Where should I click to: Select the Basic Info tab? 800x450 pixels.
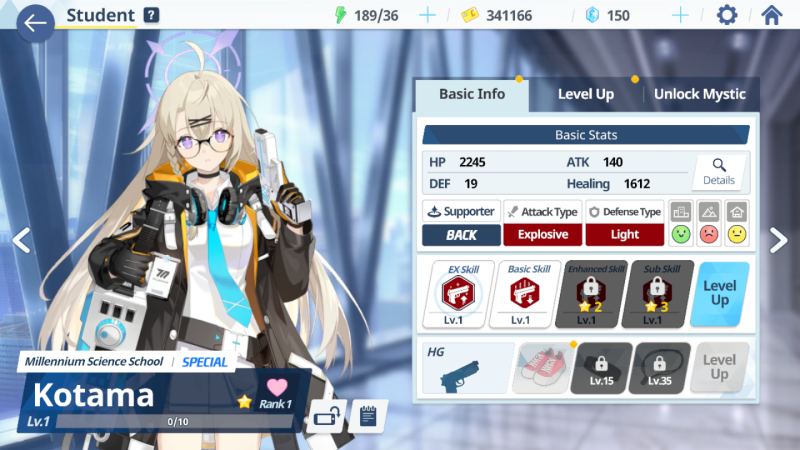(x=472, y=94)
